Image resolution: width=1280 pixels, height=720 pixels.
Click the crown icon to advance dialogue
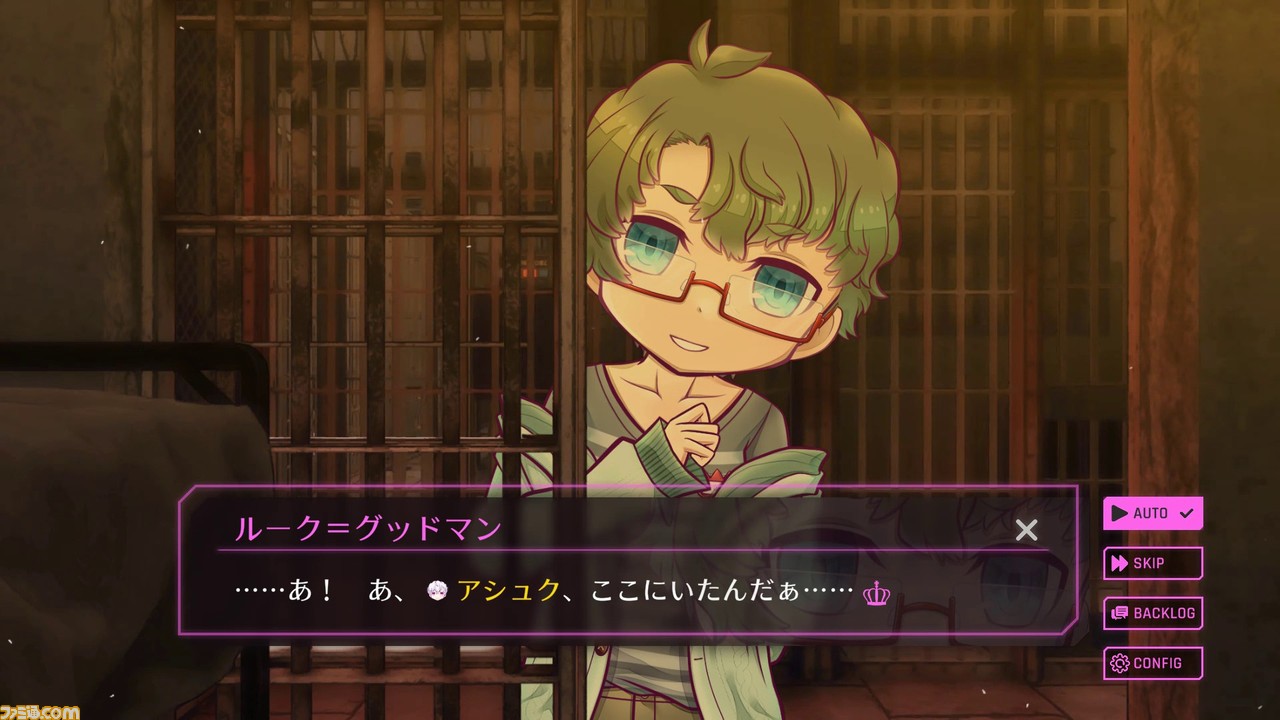pyautogui.click(x=875, y=594)
